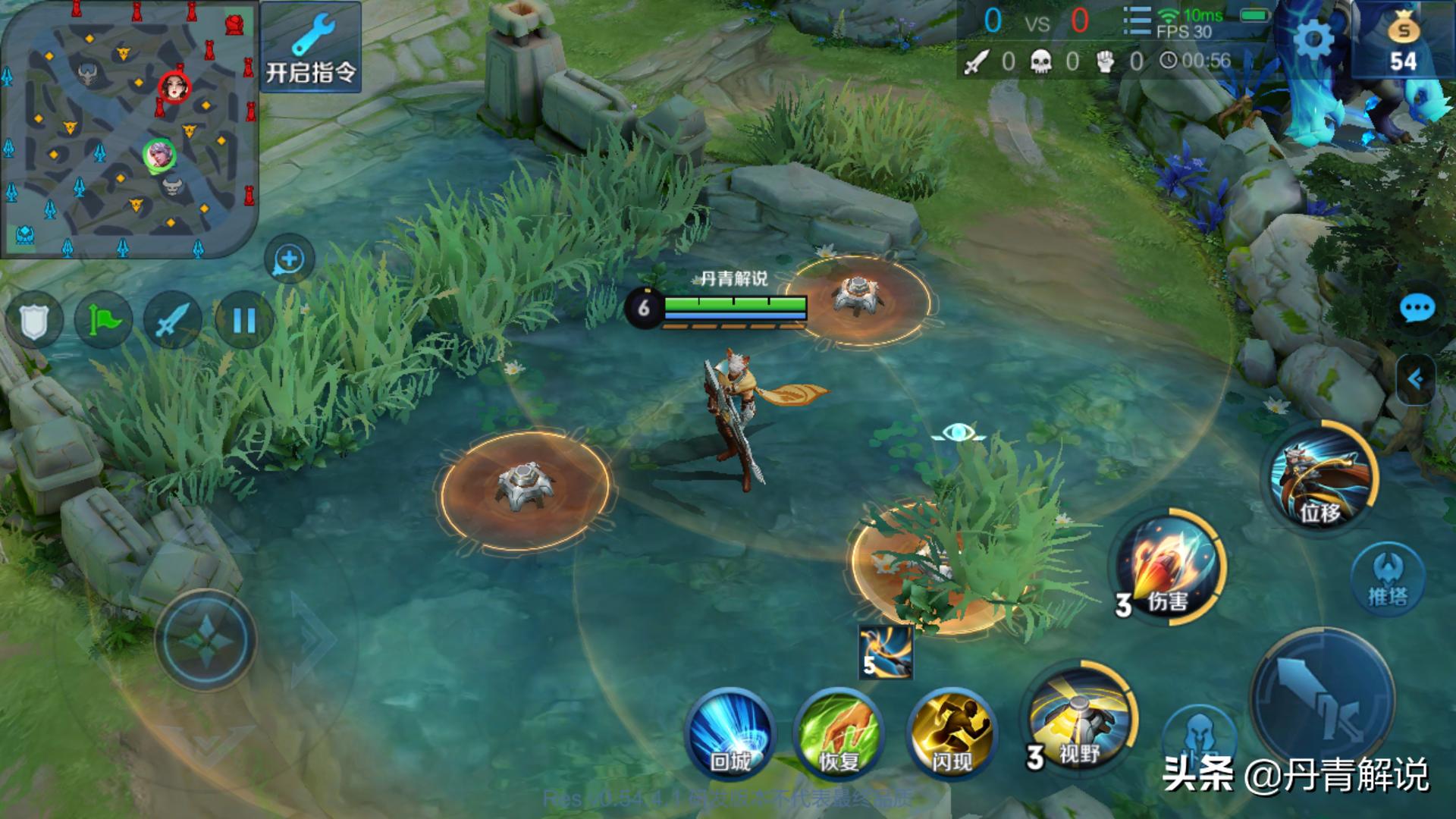1456x819 pixels.
Task: Cast the 视野 vision skill
Action: coord(1079,717)
